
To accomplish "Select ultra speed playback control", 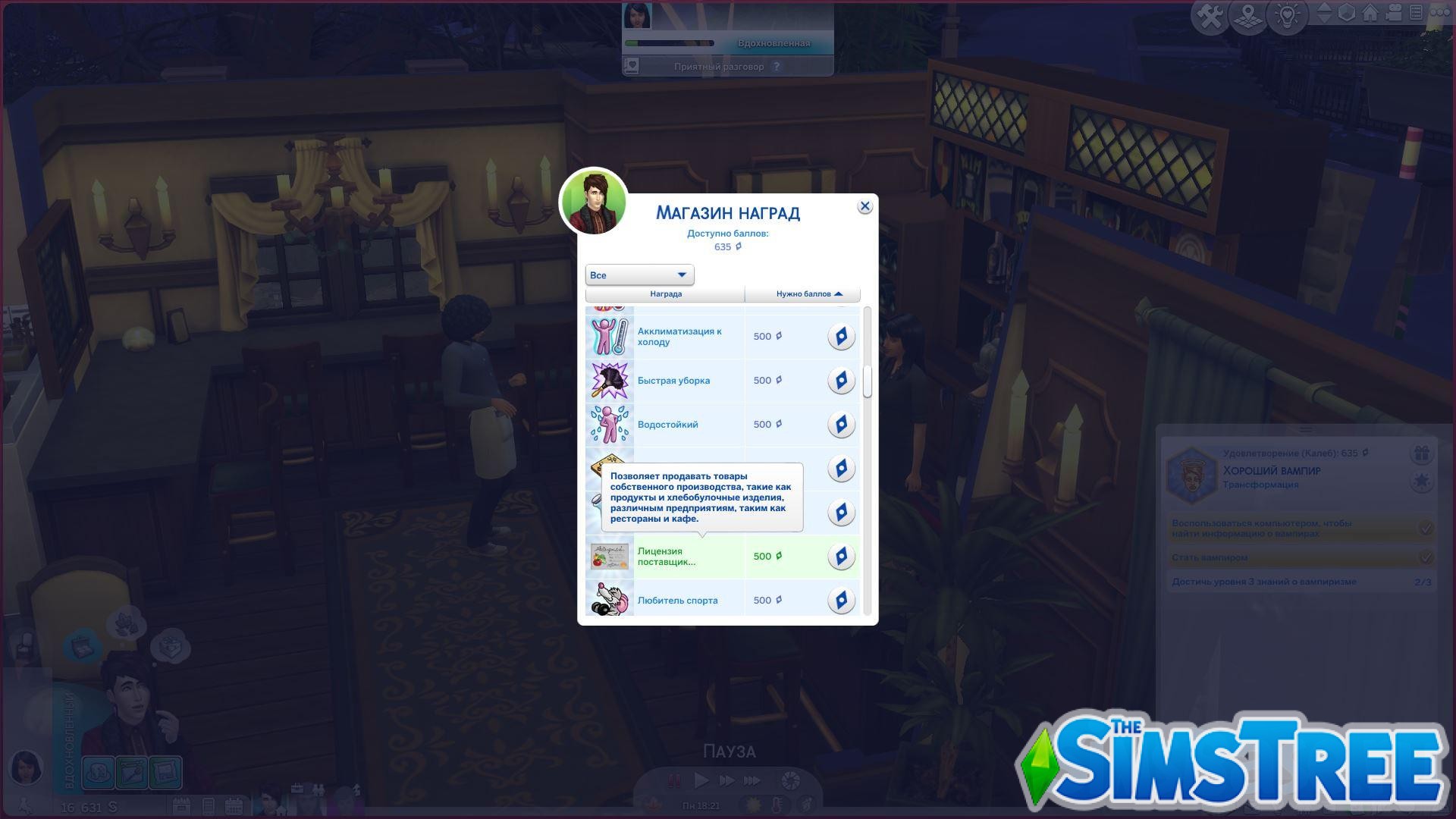I will [751, 780].
